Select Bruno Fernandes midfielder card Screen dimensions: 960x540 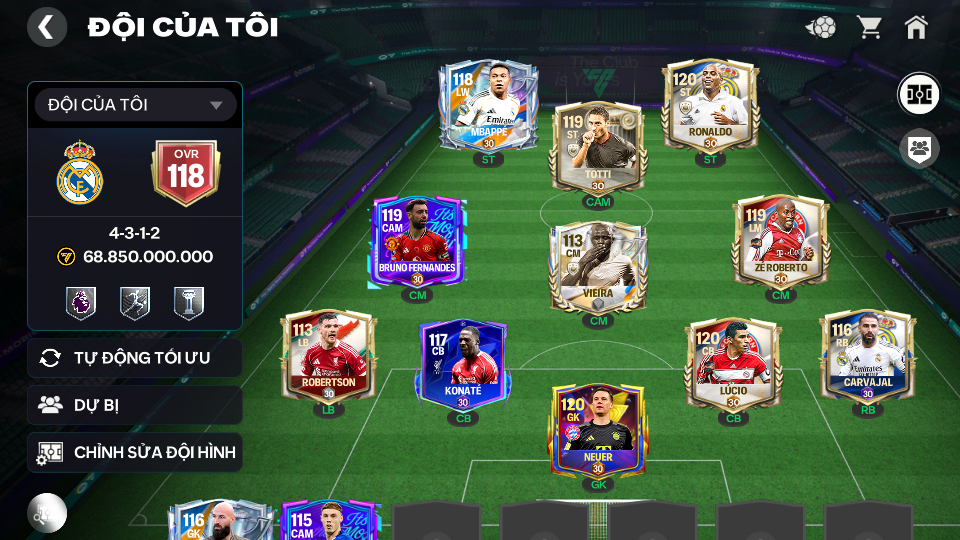[x=417, y=243]
